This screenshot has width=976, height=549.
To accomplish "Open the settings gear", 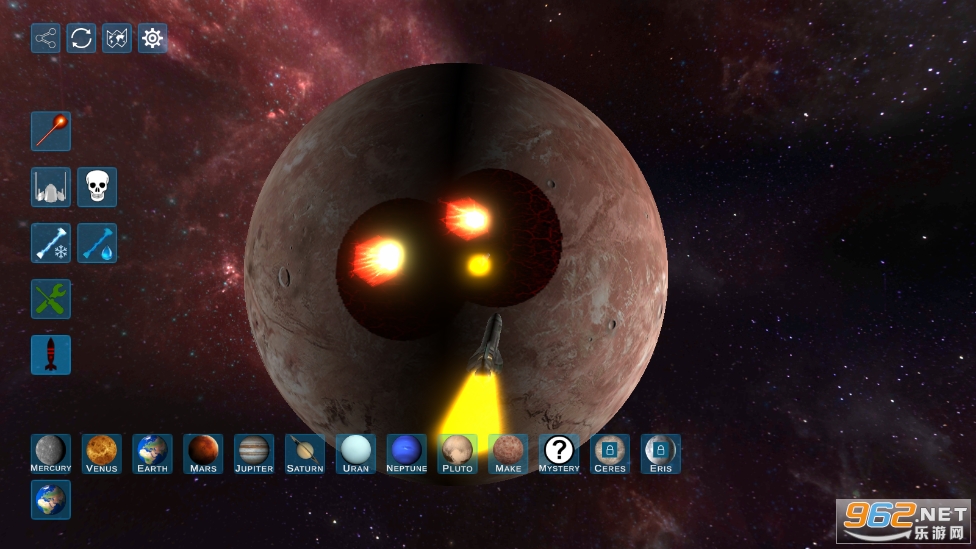I will (153, 38).
